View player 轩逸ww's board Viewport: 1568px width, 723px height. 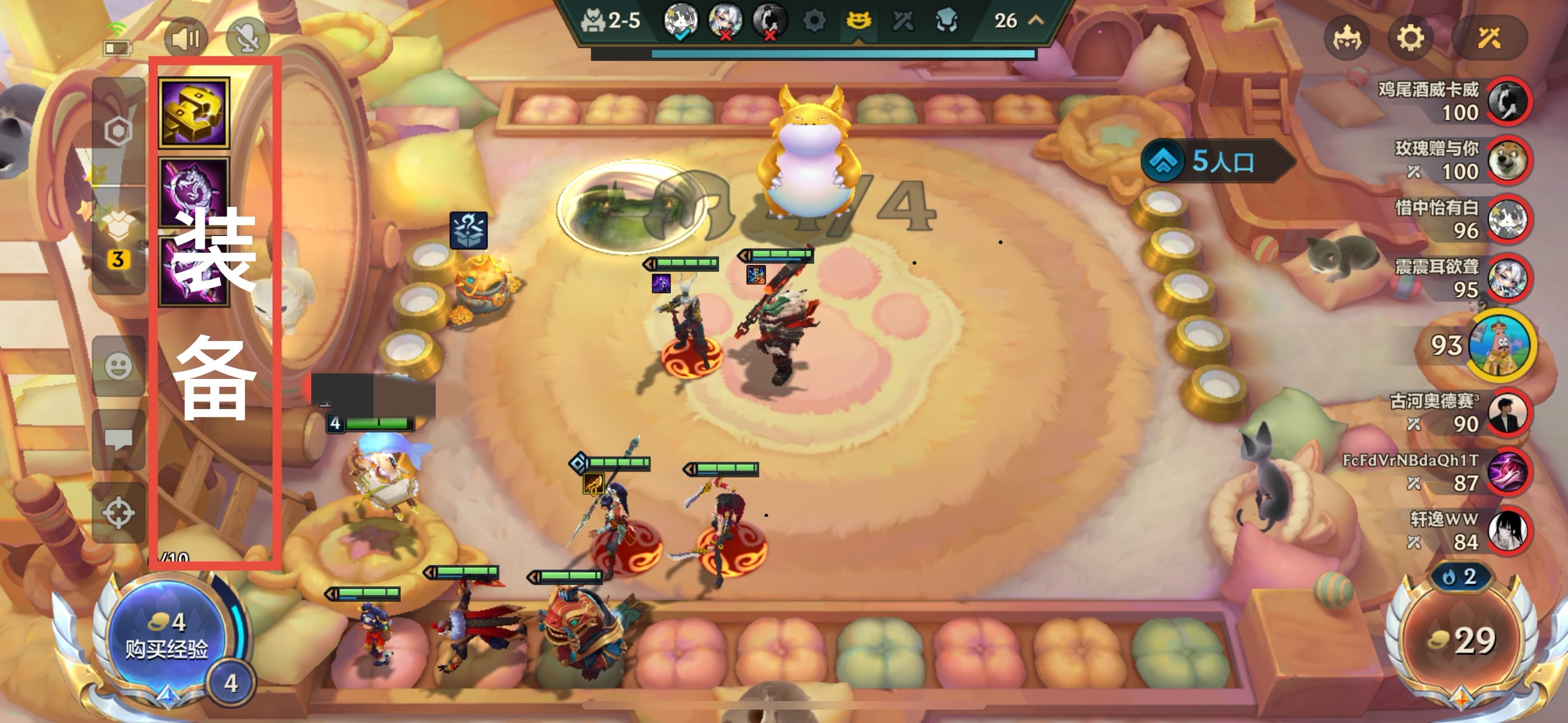pyautogui.click(x=1508, y=531)
